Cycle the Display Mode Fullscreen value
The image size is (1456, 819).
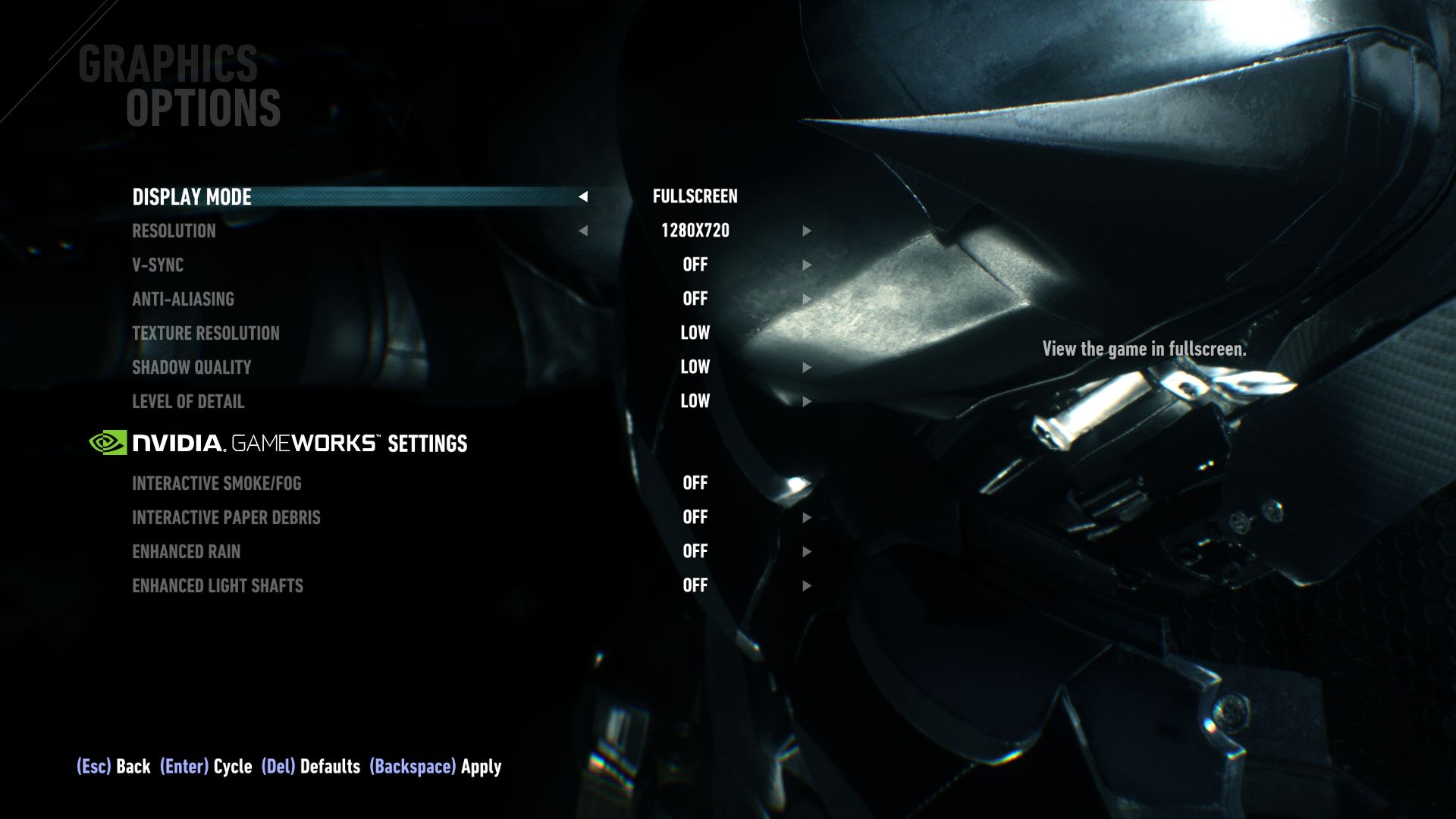(x=695, y=196)
